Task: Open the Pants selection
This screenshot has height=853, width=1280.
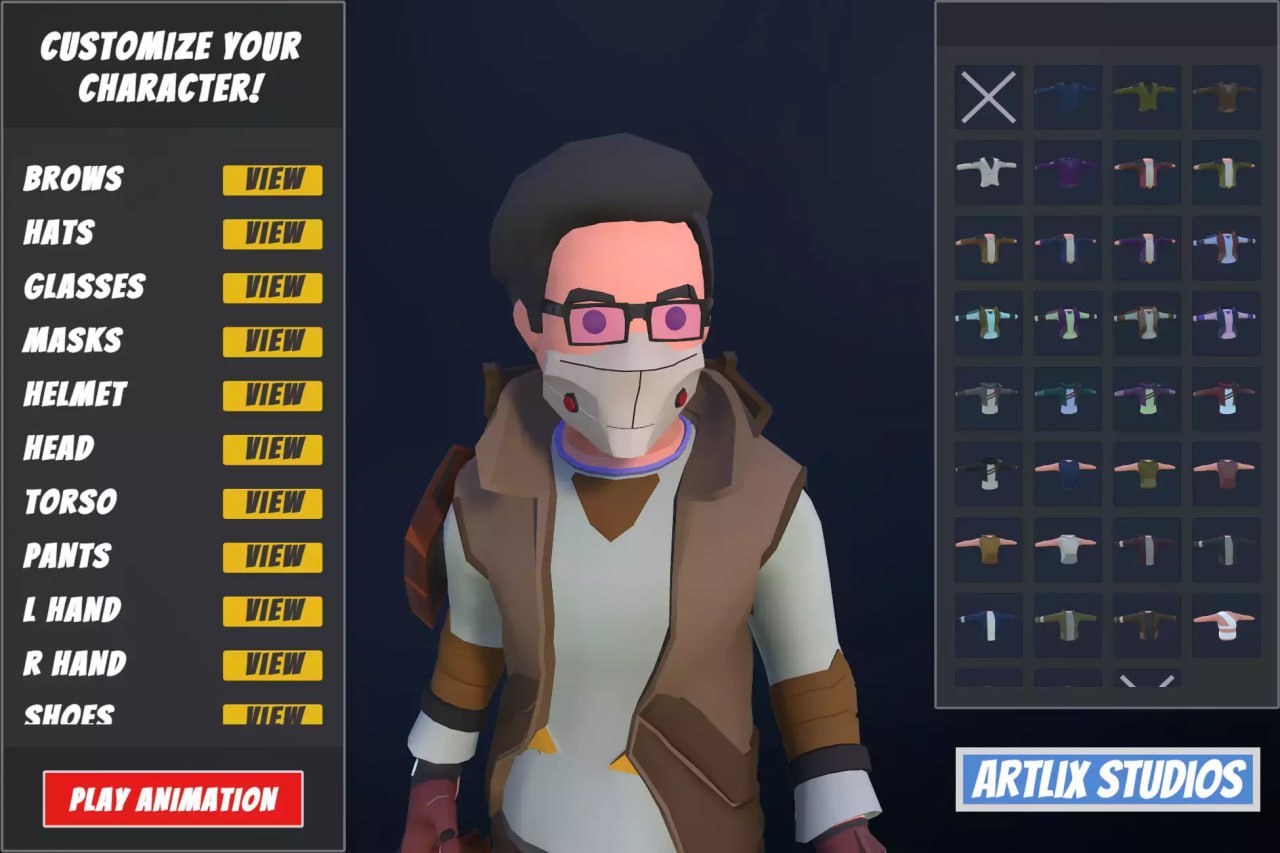Action: (272, 558)
